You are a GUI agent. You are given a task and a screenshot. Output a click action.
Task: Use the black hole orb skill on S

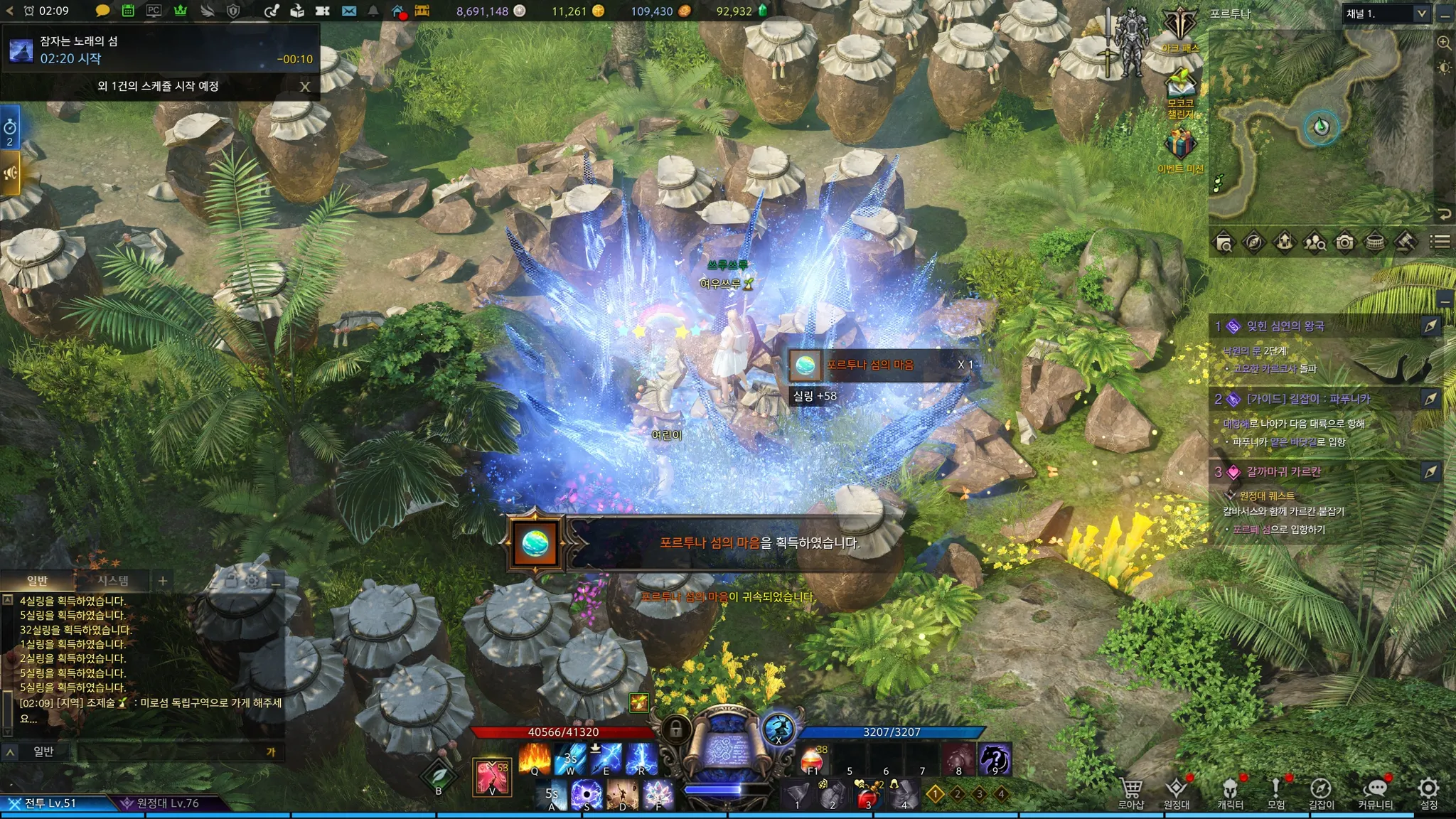[x=587, y=794]
